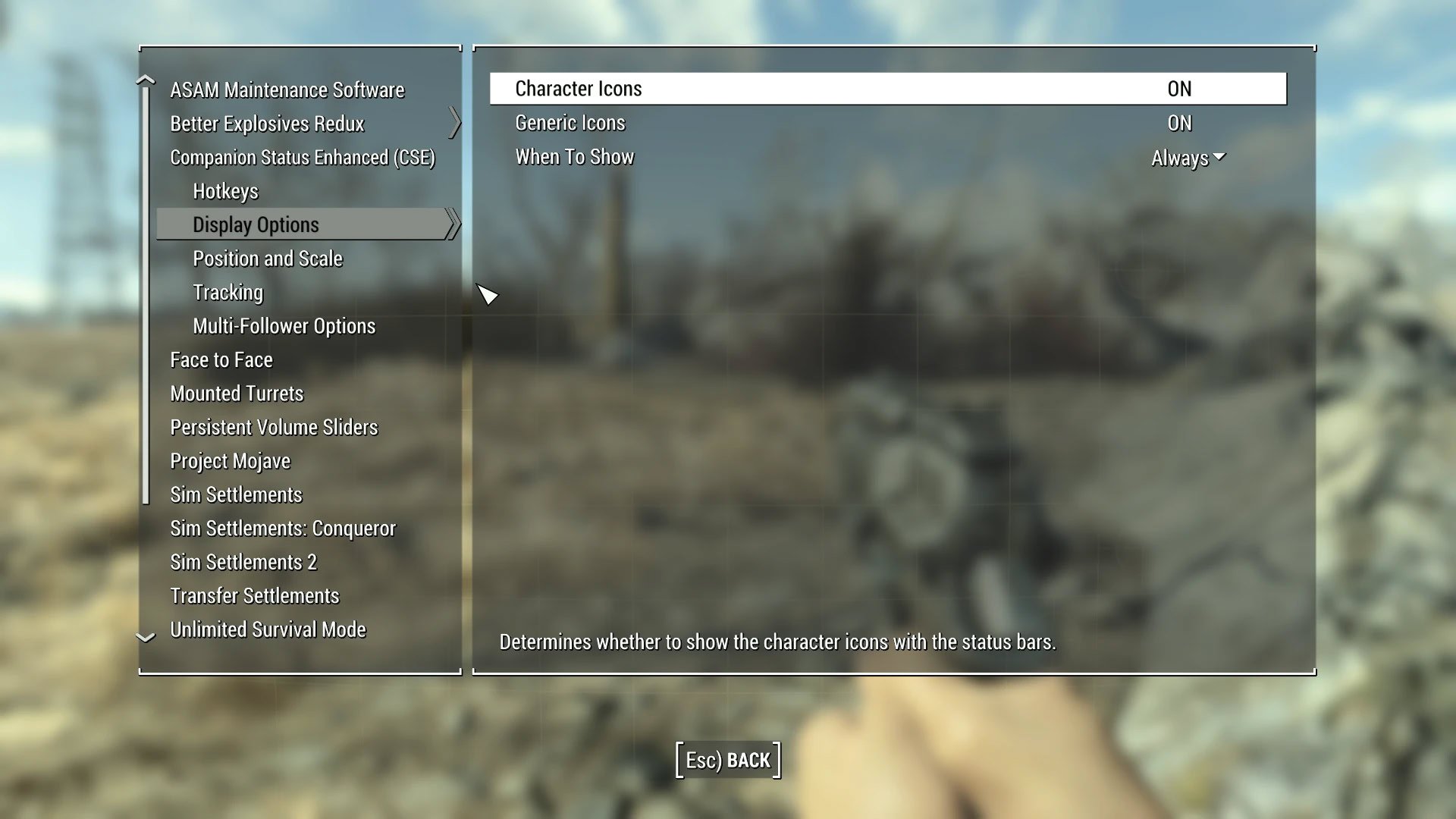Click the Back button
1456x819 pixels.
pos(728,760)
